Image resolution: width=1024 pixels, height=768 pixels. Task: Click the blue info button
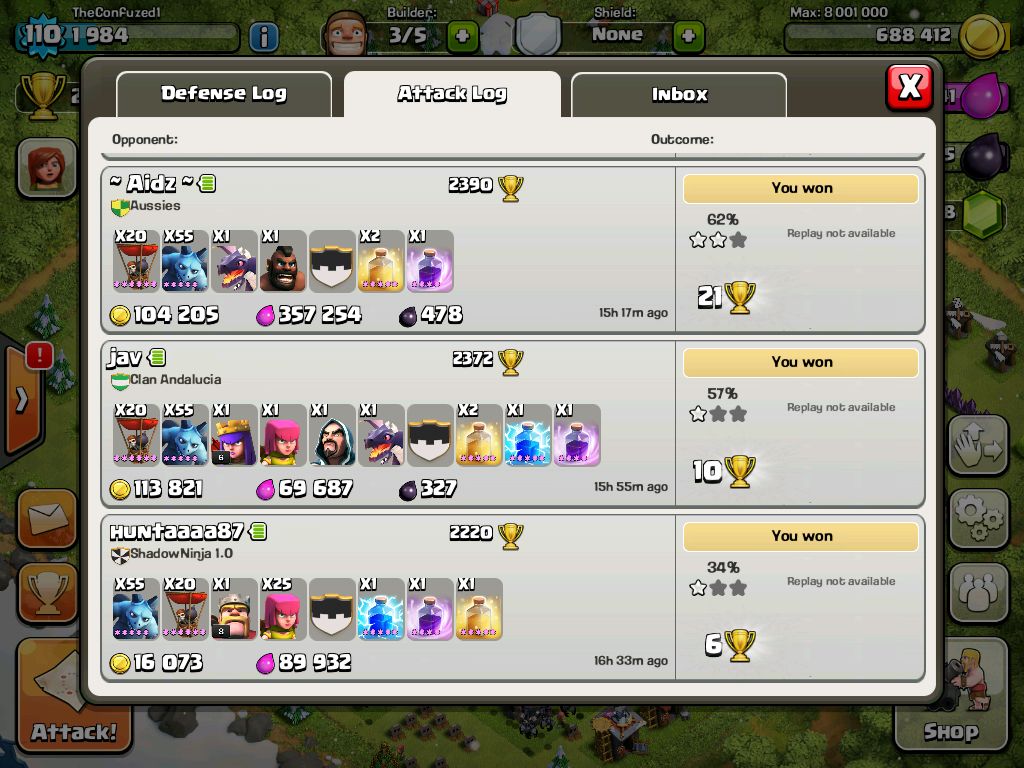pyautogui.click(x=263, y=37)
